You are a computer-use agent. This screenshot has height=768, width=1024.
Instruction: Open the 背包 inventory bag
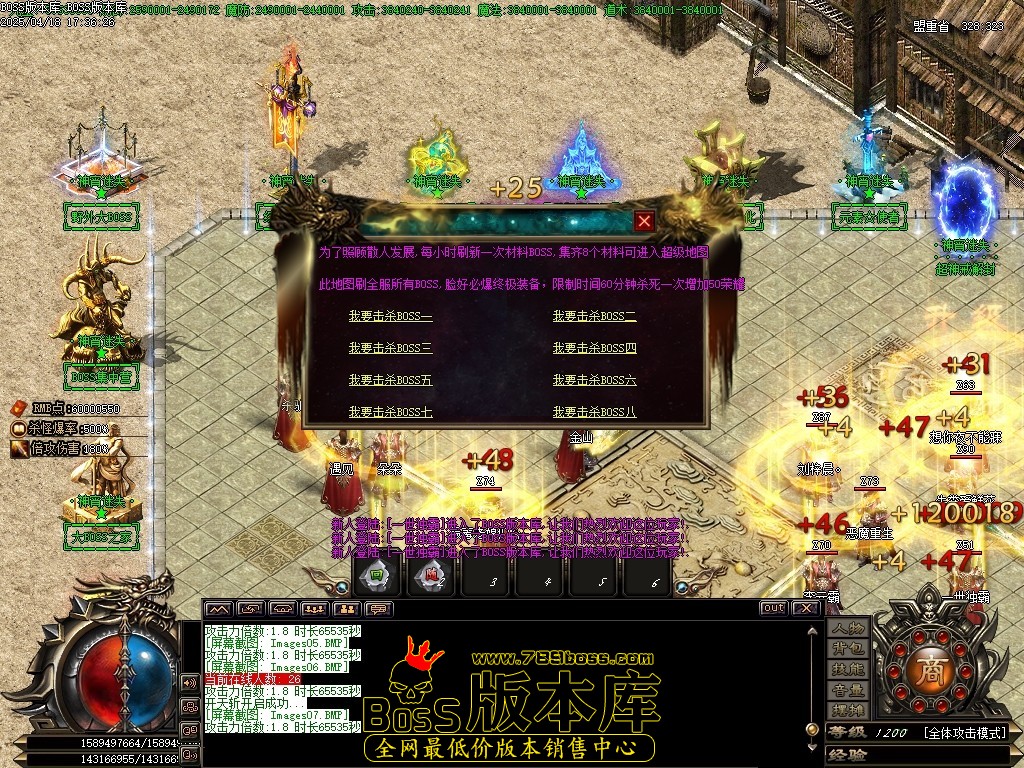pyautogui.click(x=848, y=649)
